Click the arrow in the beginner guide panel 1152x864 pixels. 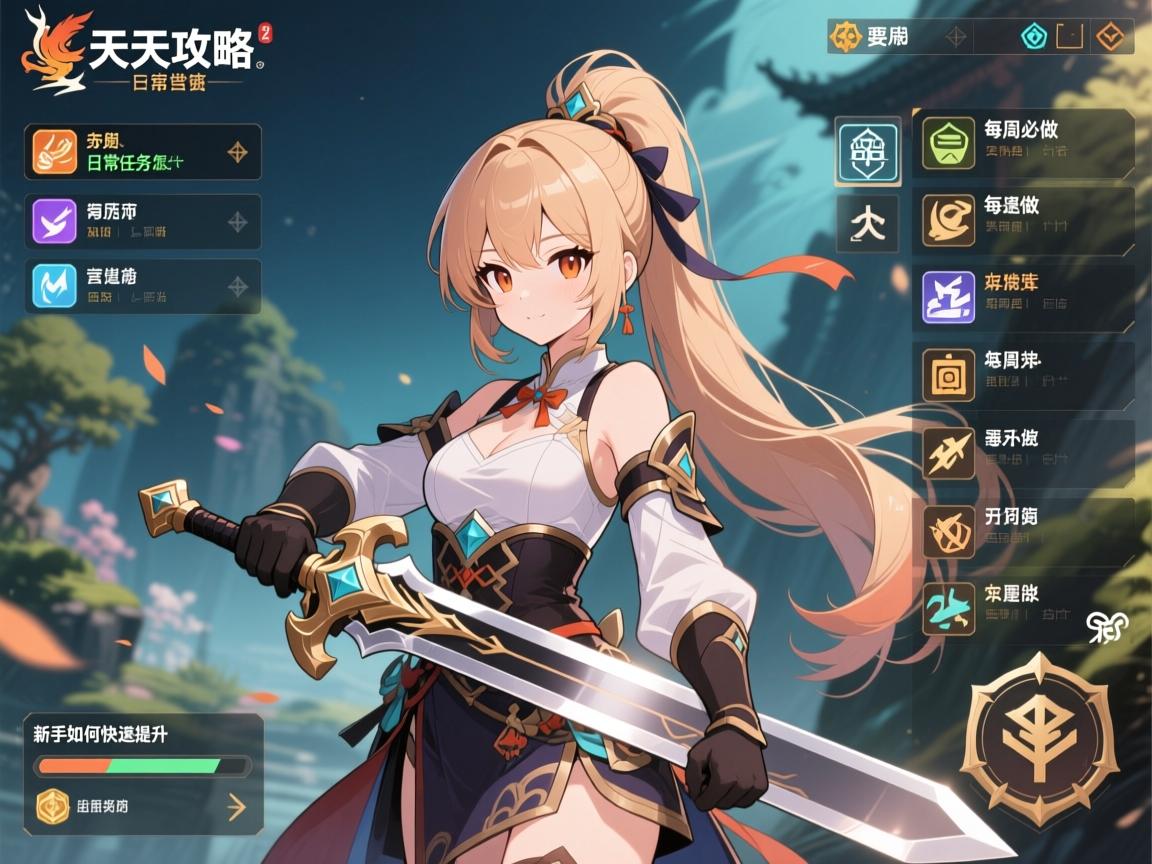click(x=236, y=806)
